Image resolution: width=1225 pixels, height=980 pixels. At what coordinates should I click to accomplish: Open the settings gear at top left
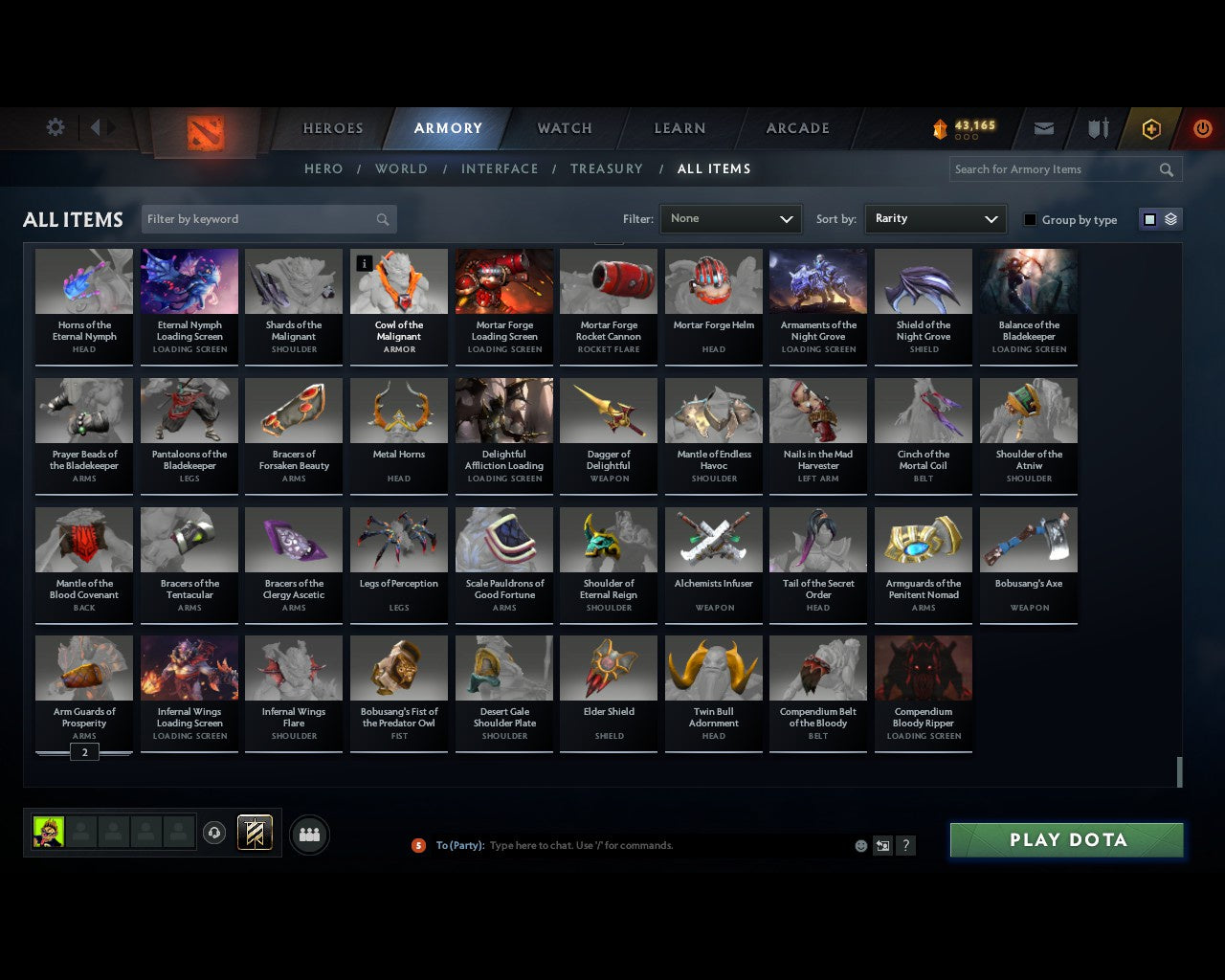(56, 127)
